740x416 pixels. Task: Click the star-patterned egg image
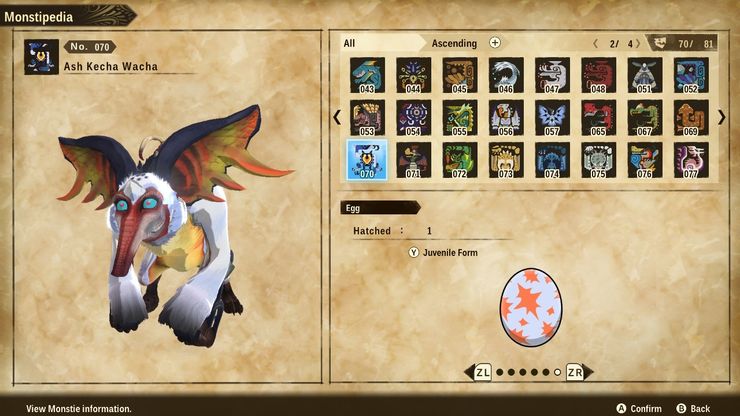coord(529,305)
